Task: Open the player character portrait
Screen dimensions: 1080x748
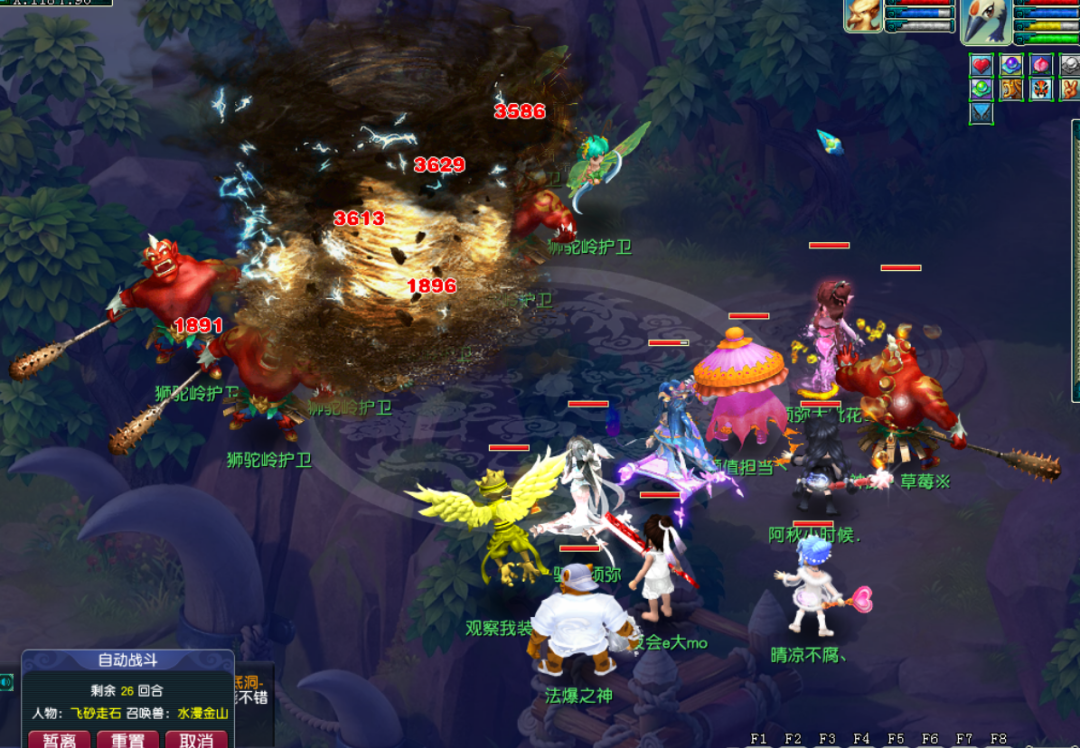Action: (x=863, y=16)
